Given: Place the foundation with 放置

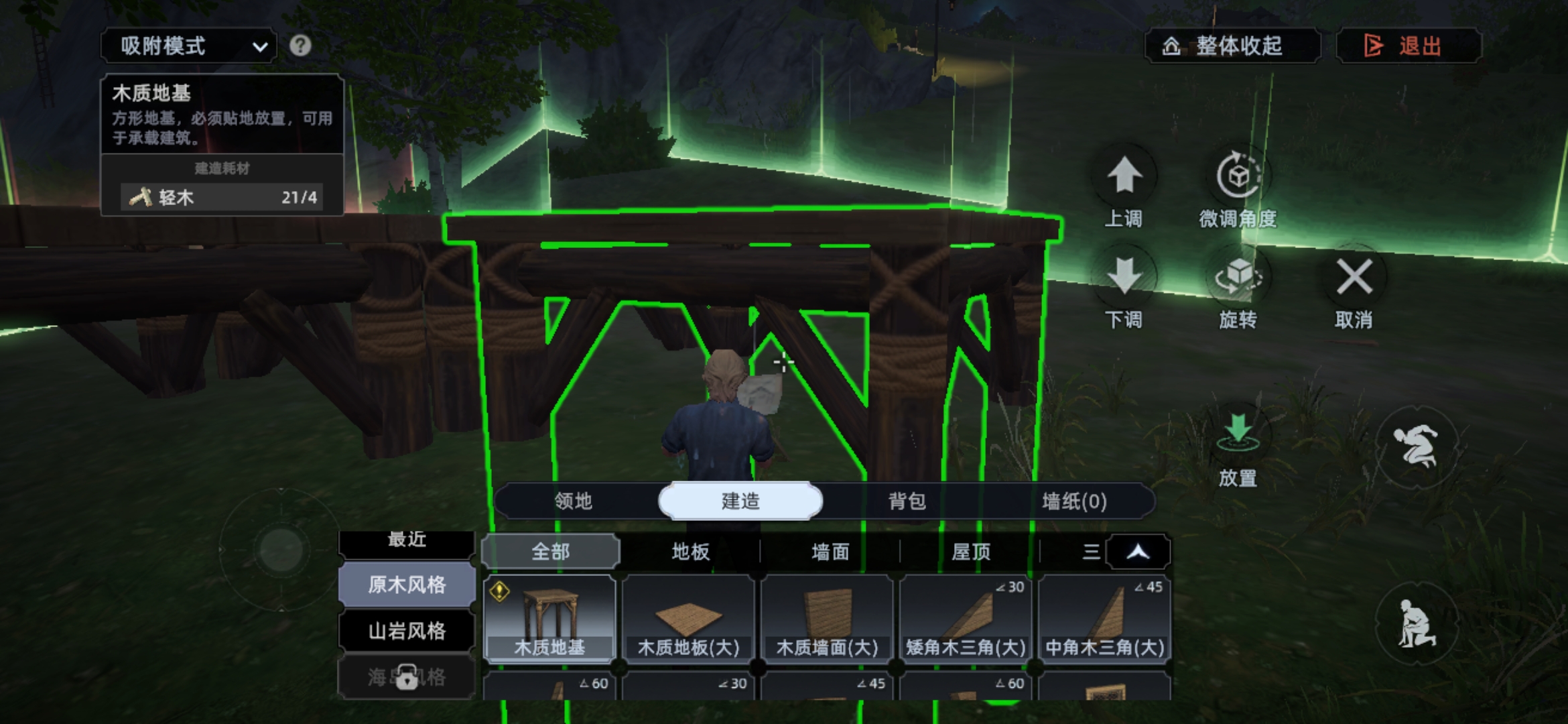Looking at the screenshot, I should click(1238, 436).
